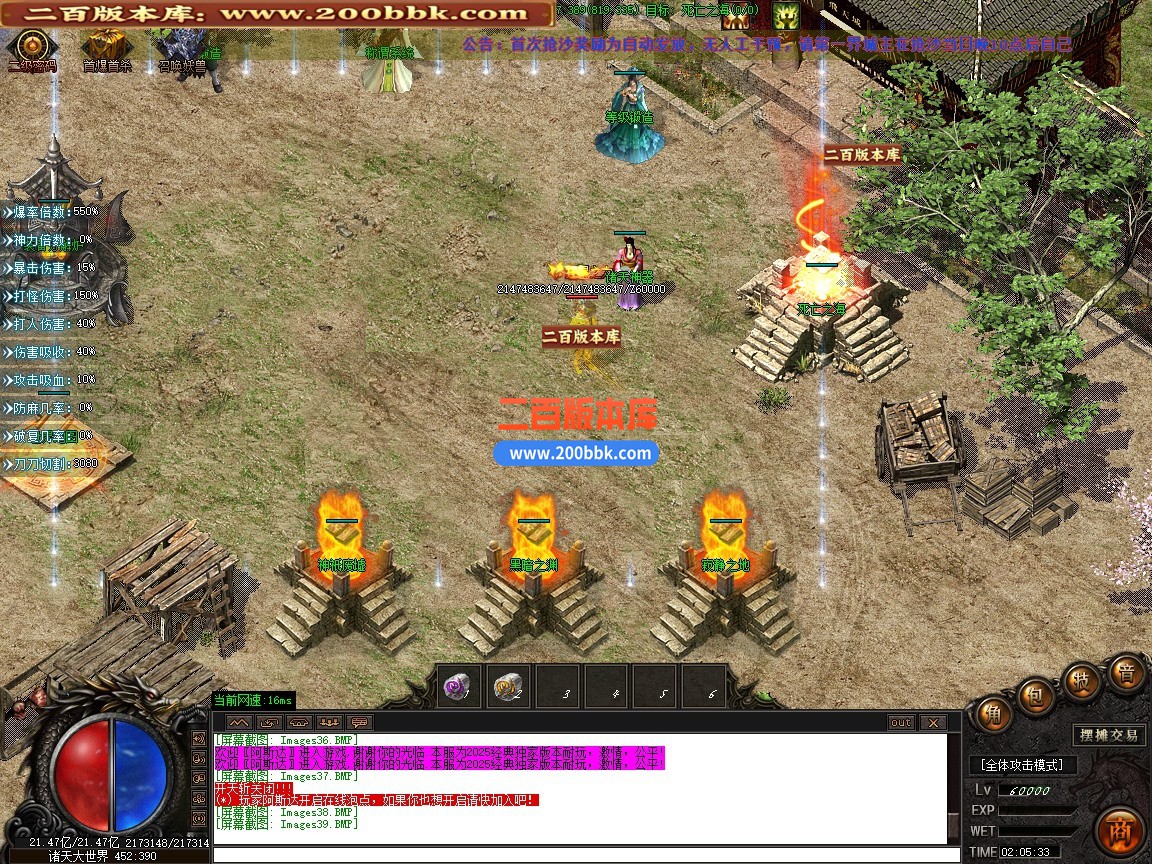Click the speech-bubble chat toolbar button
Screen dimensions: 1152x864
tap(359, 722)
